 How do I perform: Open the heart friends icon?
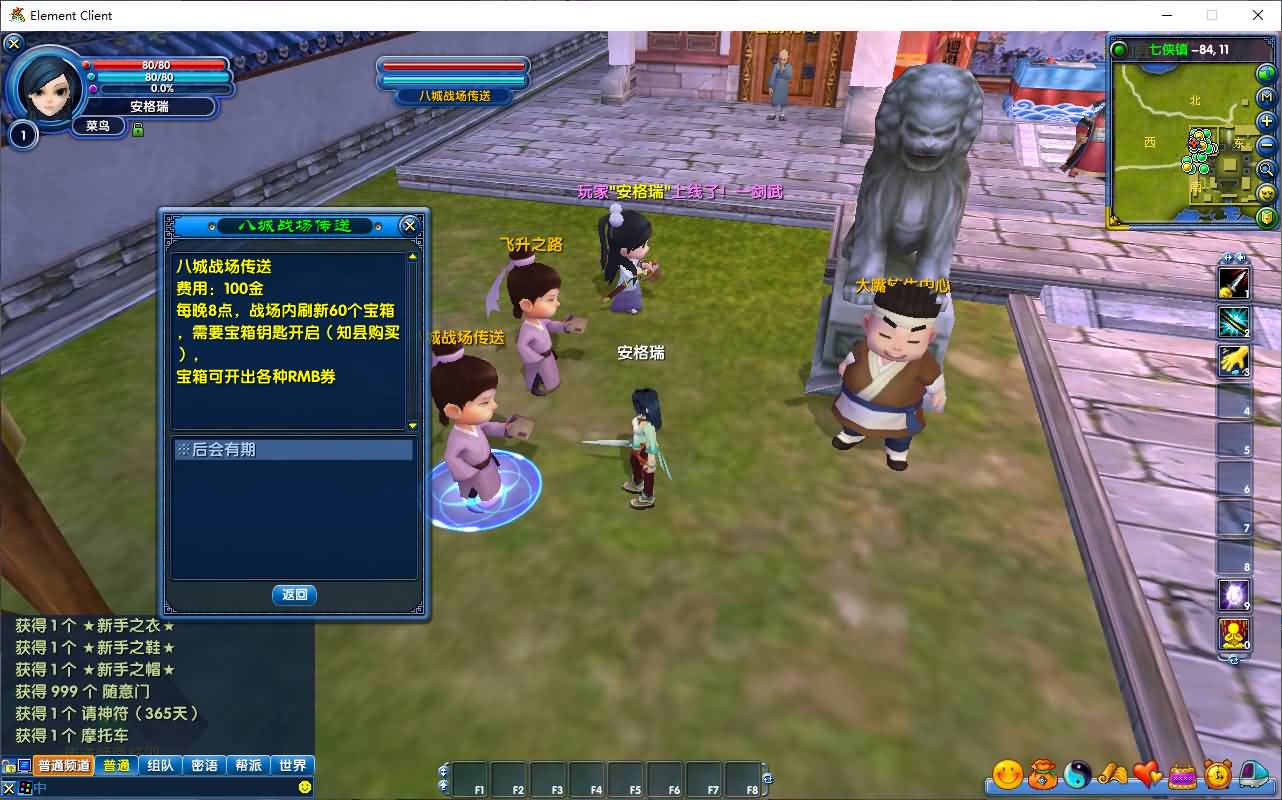pos(1148,773)
